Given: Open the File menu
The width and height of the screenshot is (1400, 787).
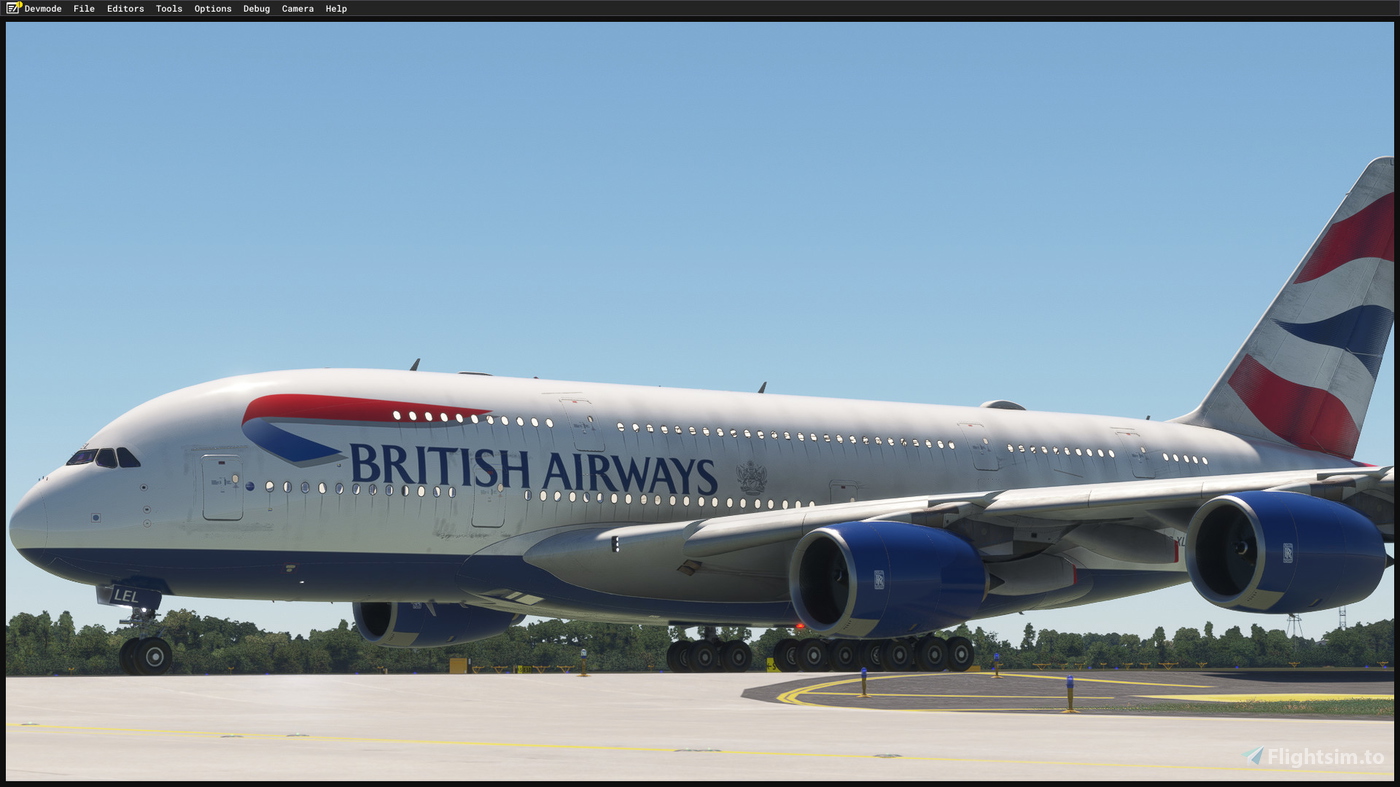Looking at the screenshot, I should pos(83,8).
